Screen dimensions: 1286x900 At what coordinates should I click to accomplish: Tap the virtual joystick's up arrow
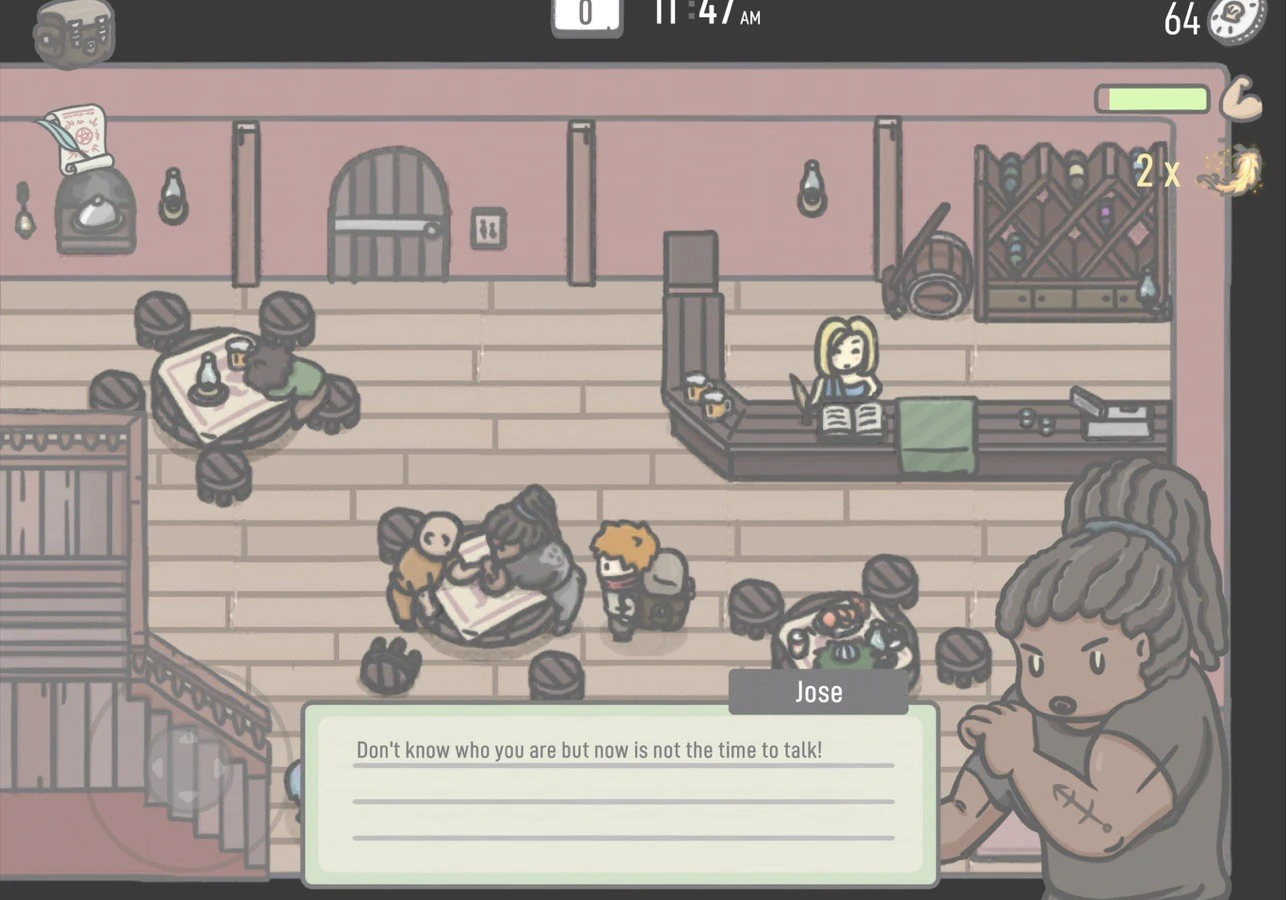187,738
